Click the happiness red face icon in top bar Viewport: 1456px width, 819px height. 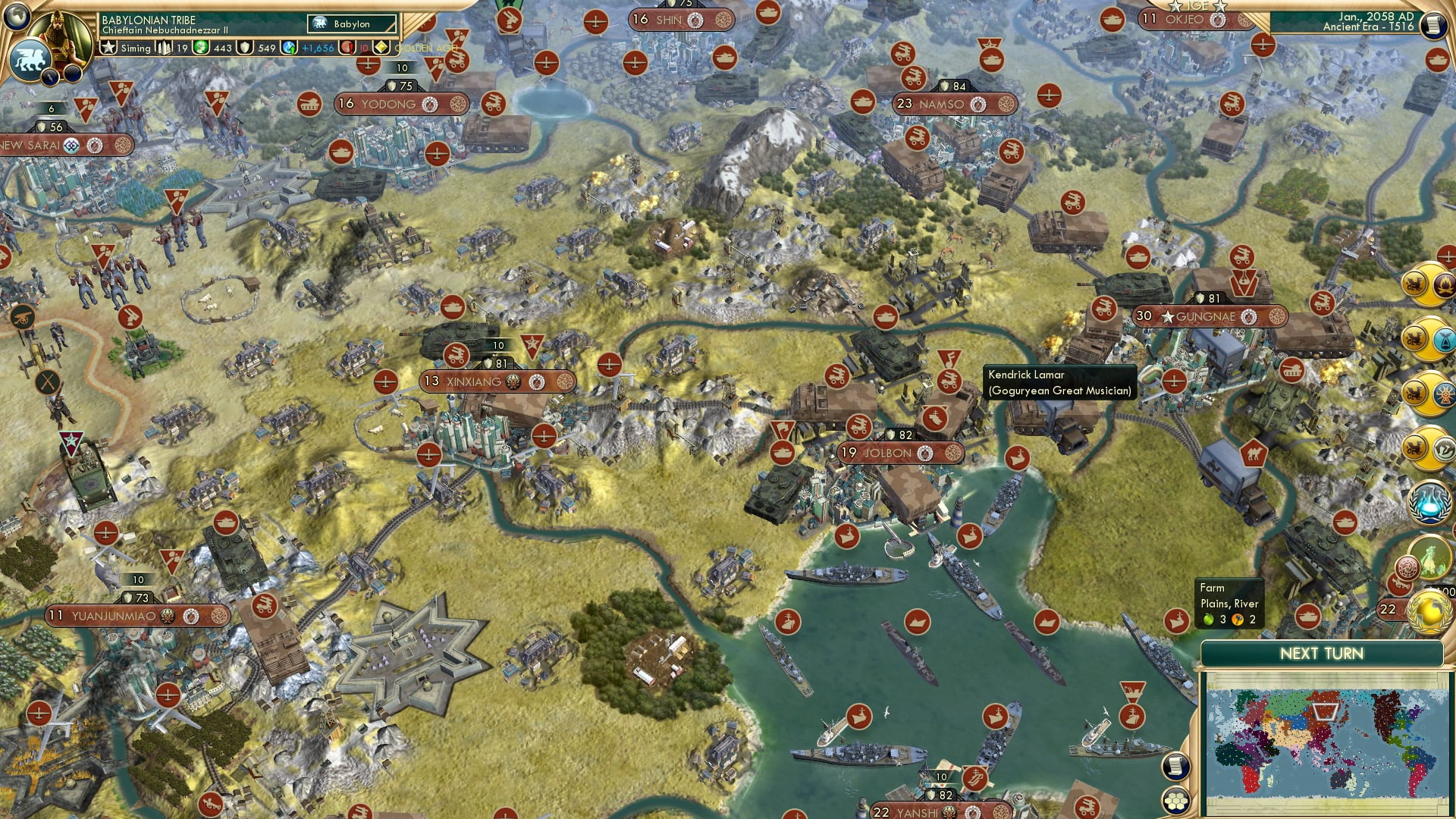click(x=348, y=47)
